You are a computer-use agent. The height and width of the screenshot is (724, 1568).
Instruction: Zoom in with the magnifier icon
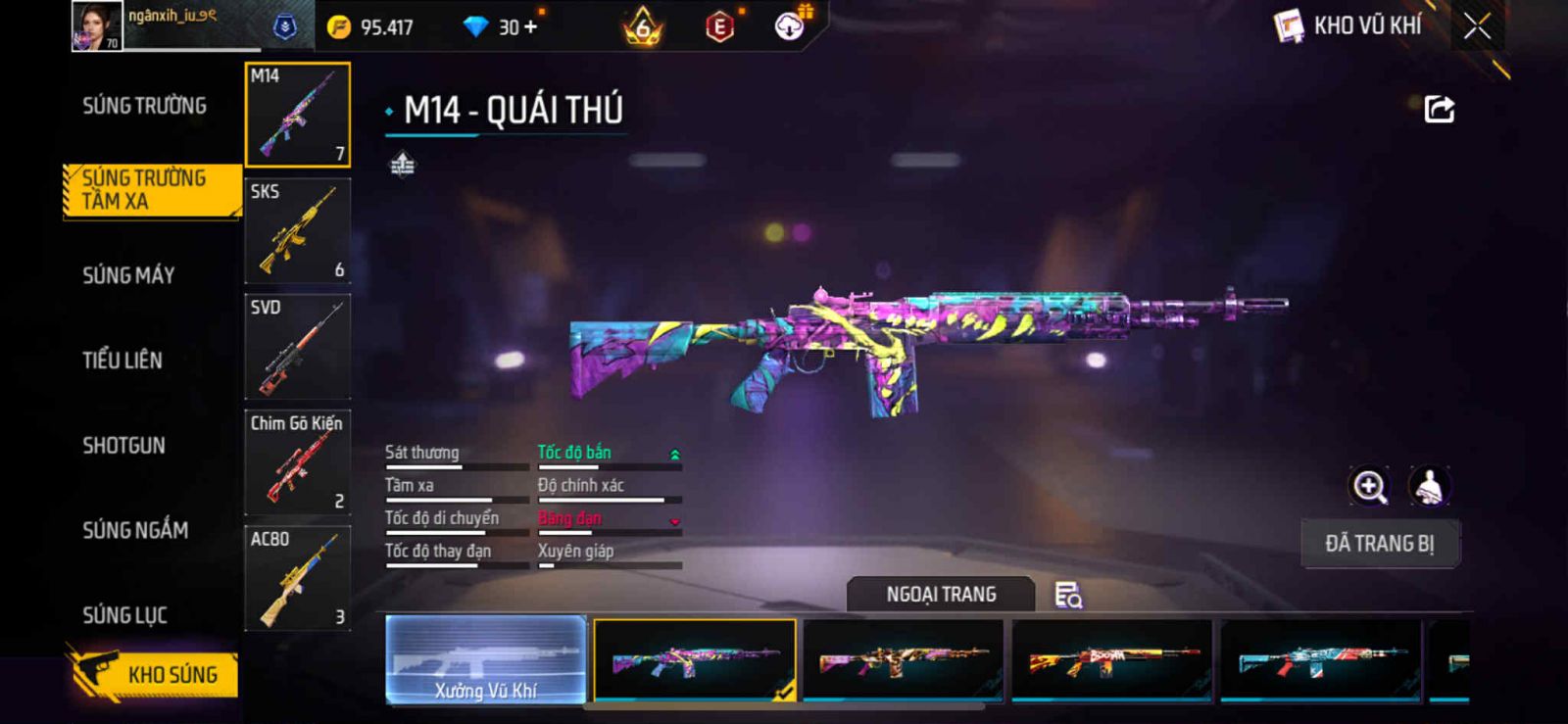click(1369, 486)
